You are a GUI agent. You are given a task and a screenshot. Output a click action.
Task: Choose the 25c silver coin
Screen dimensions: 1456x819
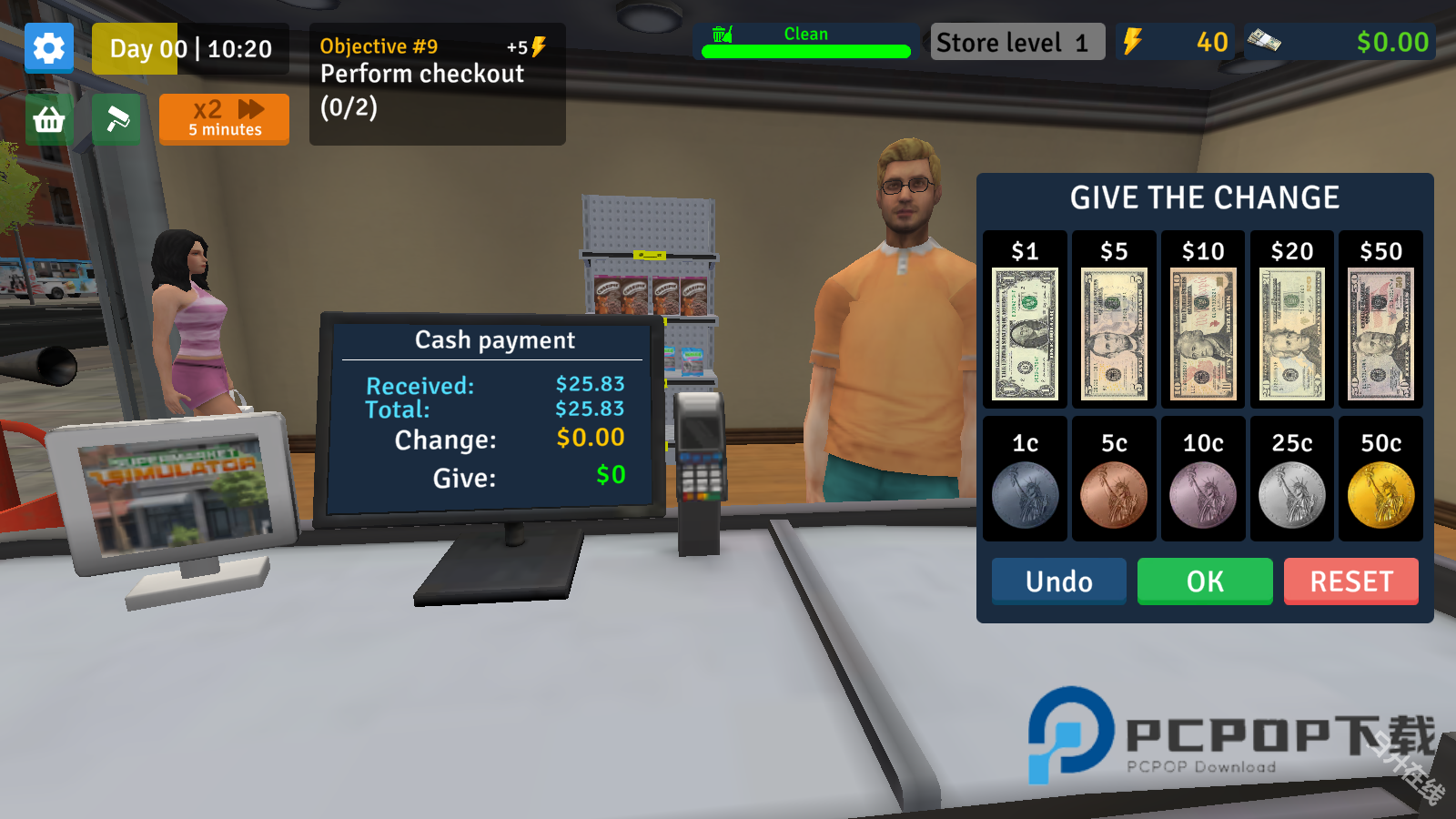pyautogui.click(x=1292, y=494)
